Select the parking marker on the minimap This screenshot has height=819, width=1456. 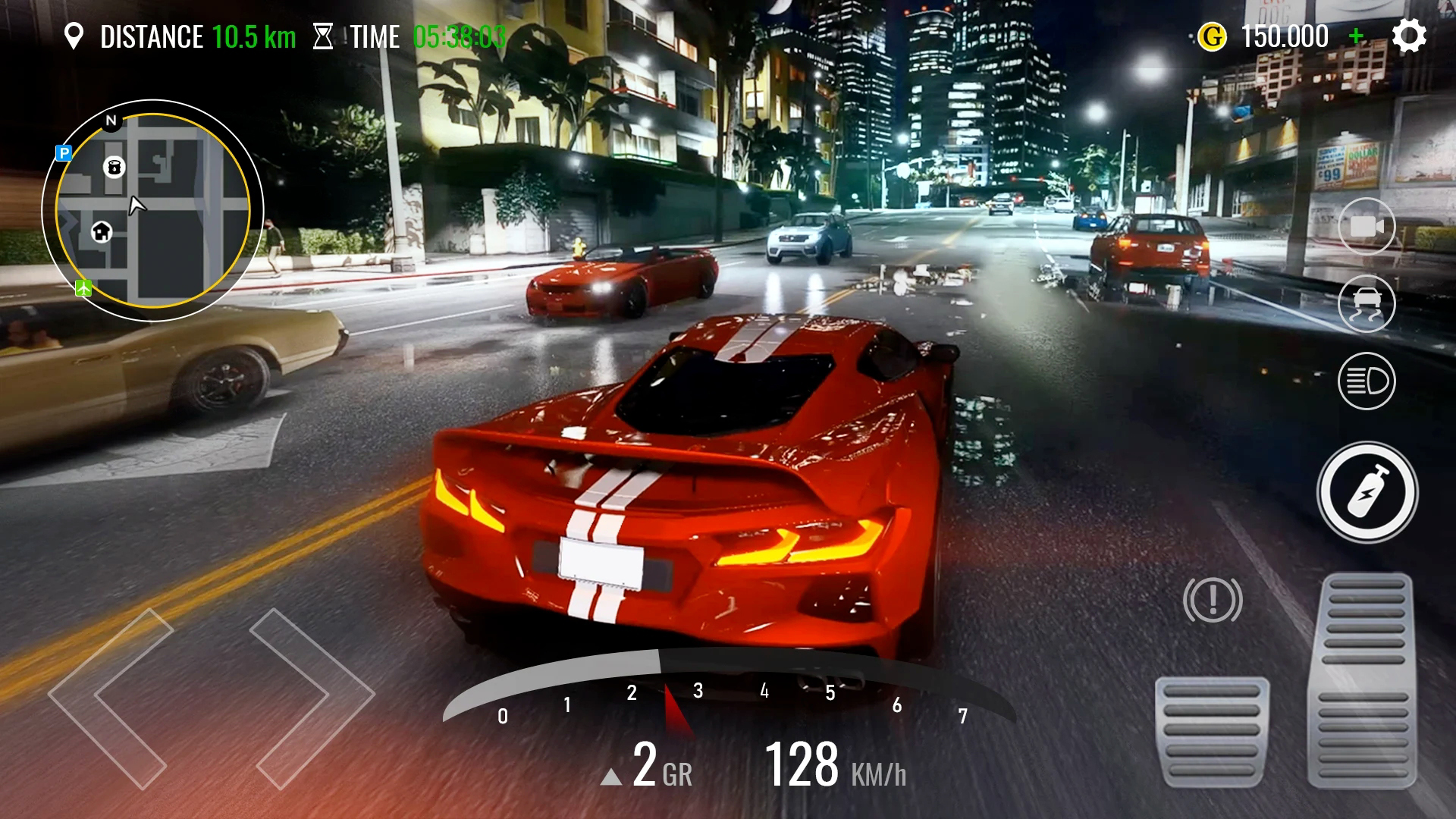64,153
